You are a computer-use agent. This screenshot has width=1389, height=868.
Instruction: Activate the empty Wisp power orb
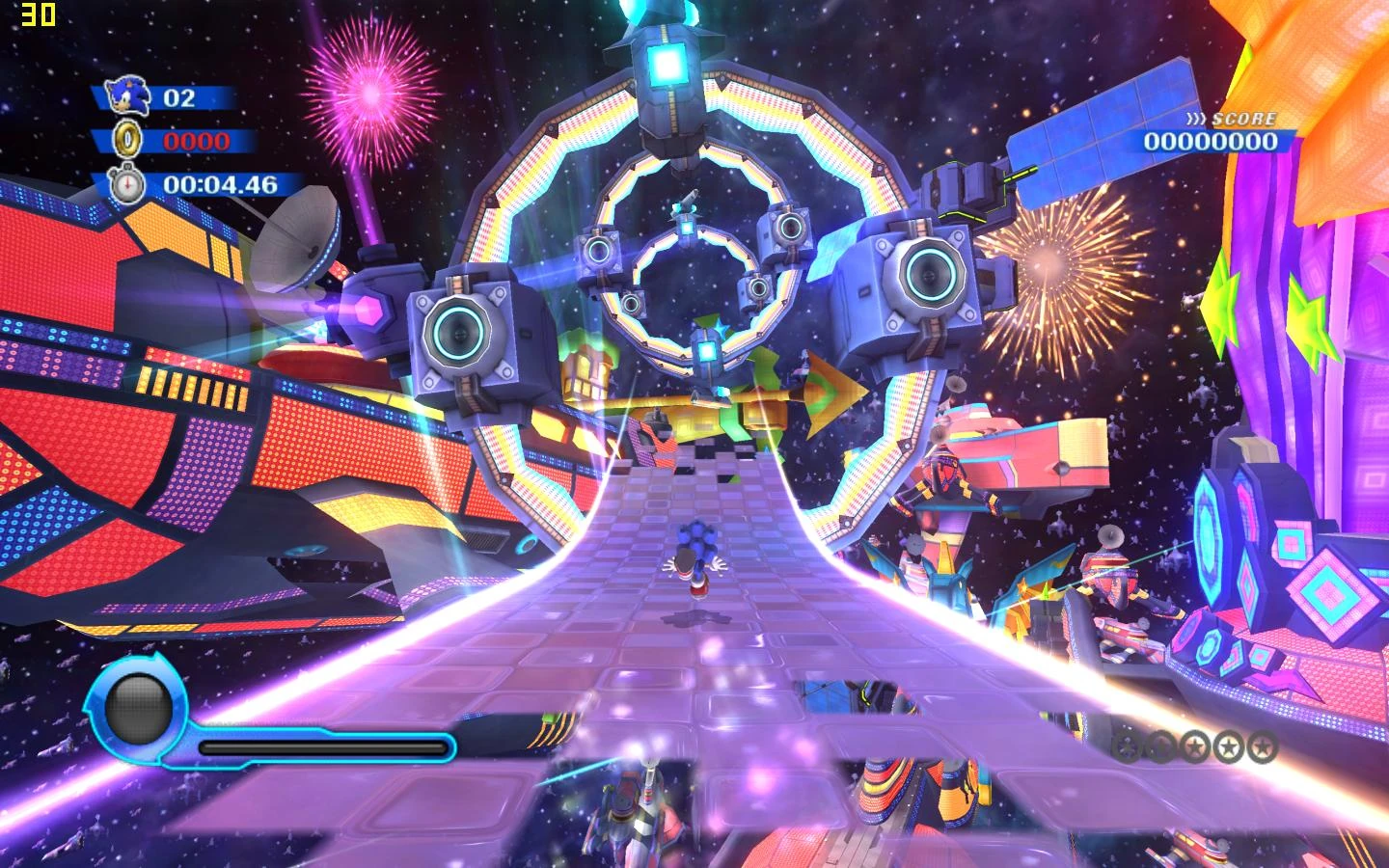click(x=138, y=709)
